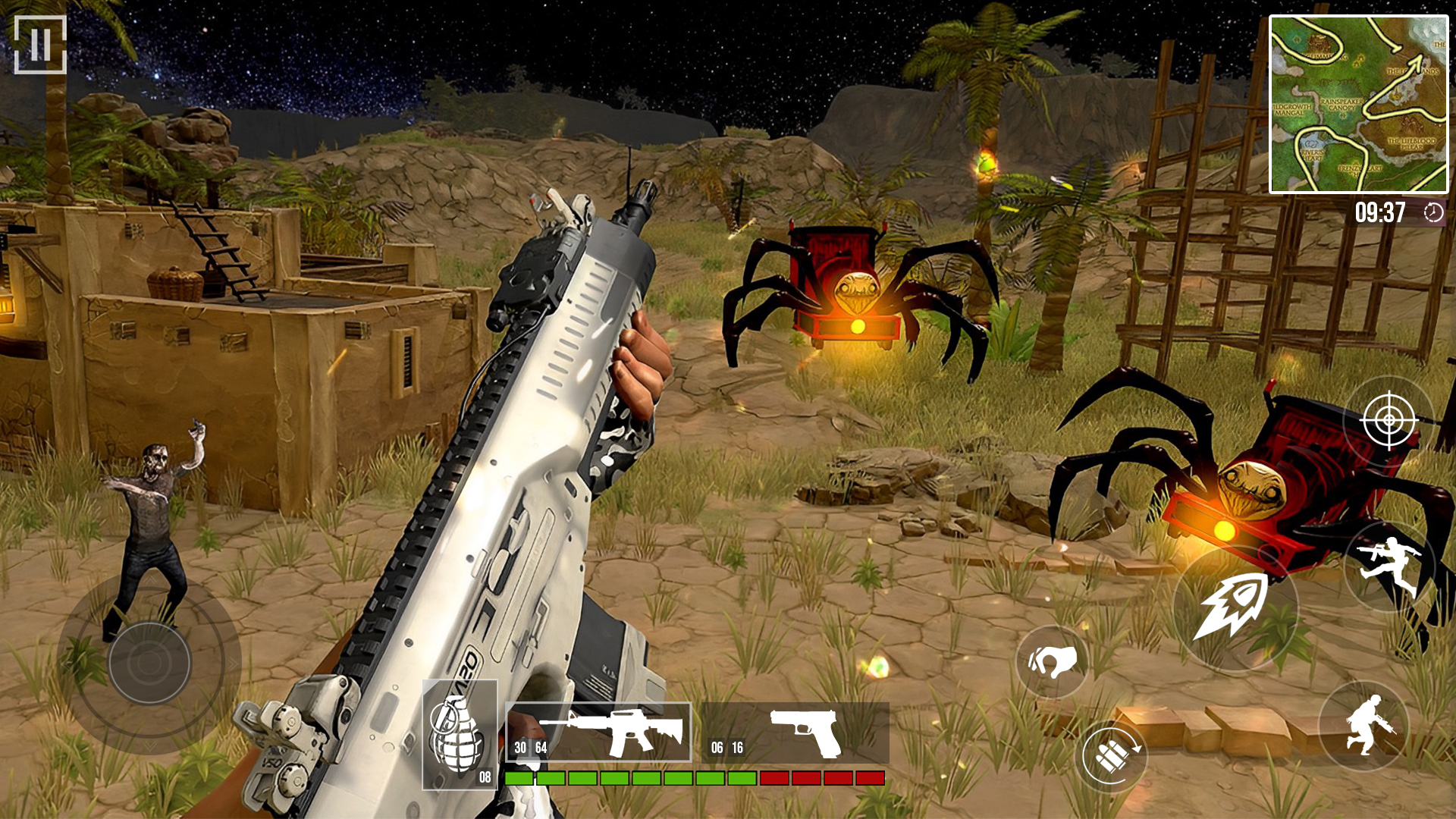Use the melee punch button
The image size is (1456, 819).
tap(1052, 662)
